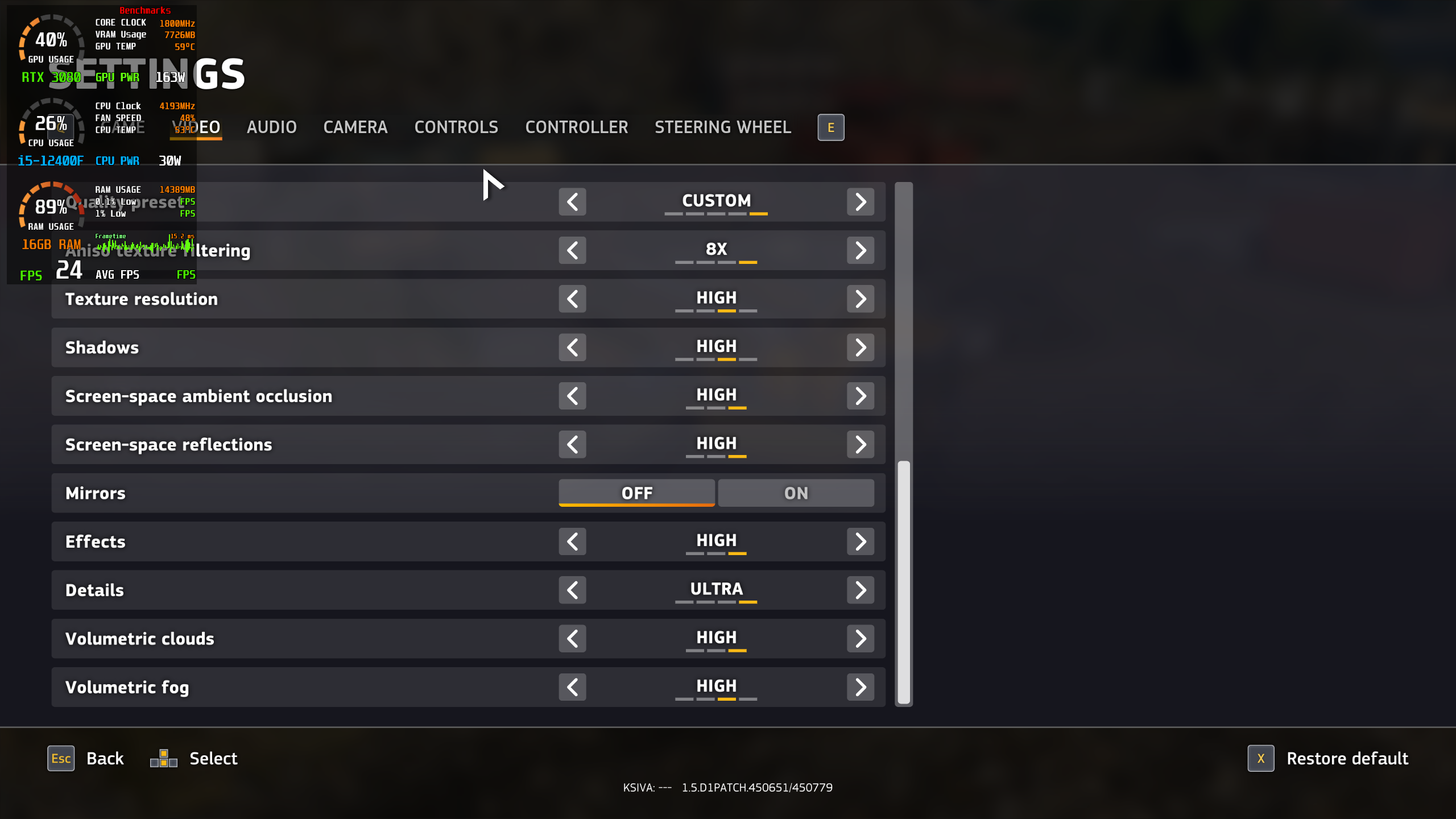Increase Texture resolution with right arrow
Screen dimensions: 1456x819
point(861,299)
